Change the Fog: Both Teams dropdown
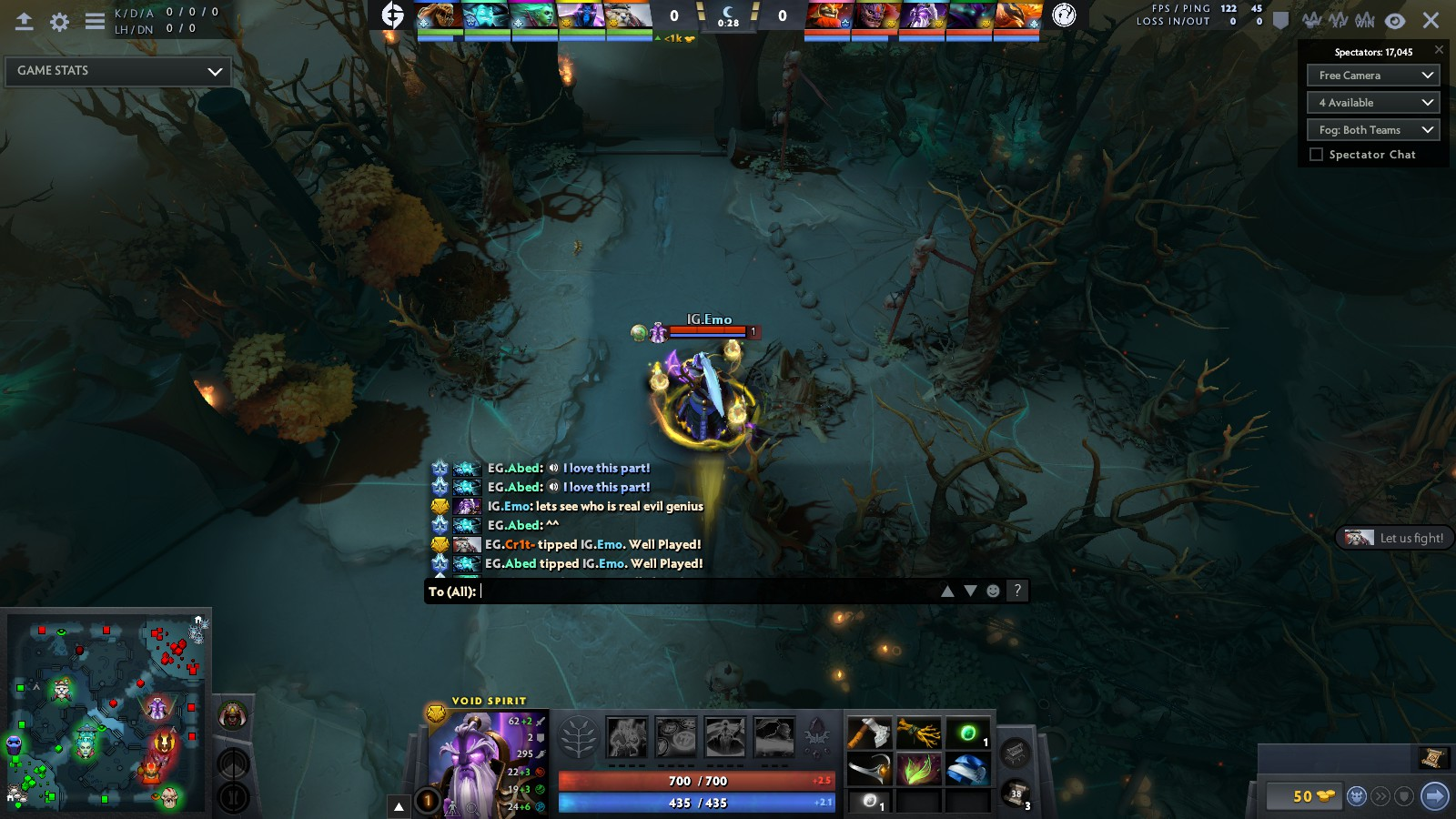1456x819 pixels. [1373, 130]
